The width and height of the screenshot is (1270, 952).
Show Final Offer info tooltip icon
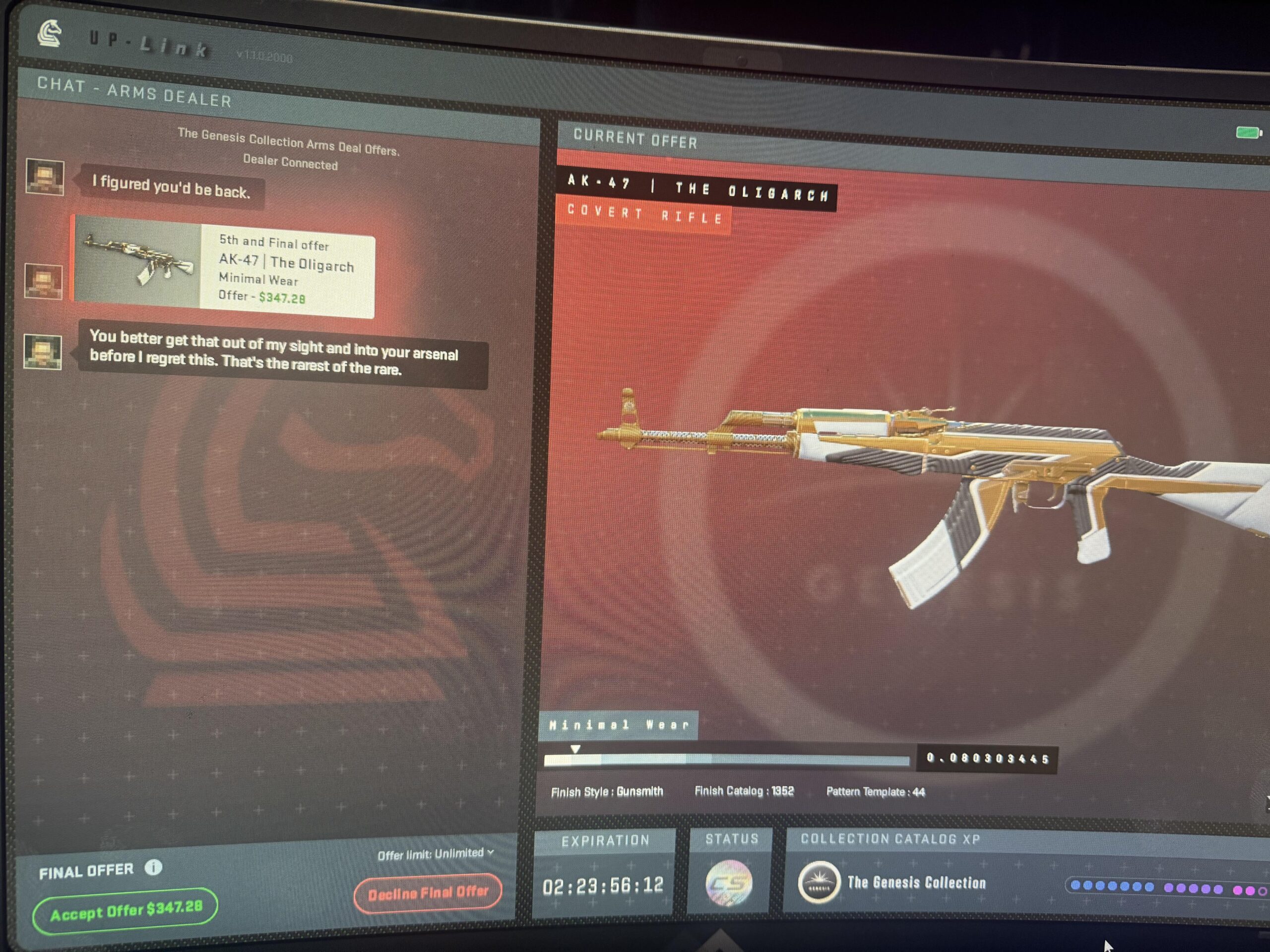pos(153,867)
